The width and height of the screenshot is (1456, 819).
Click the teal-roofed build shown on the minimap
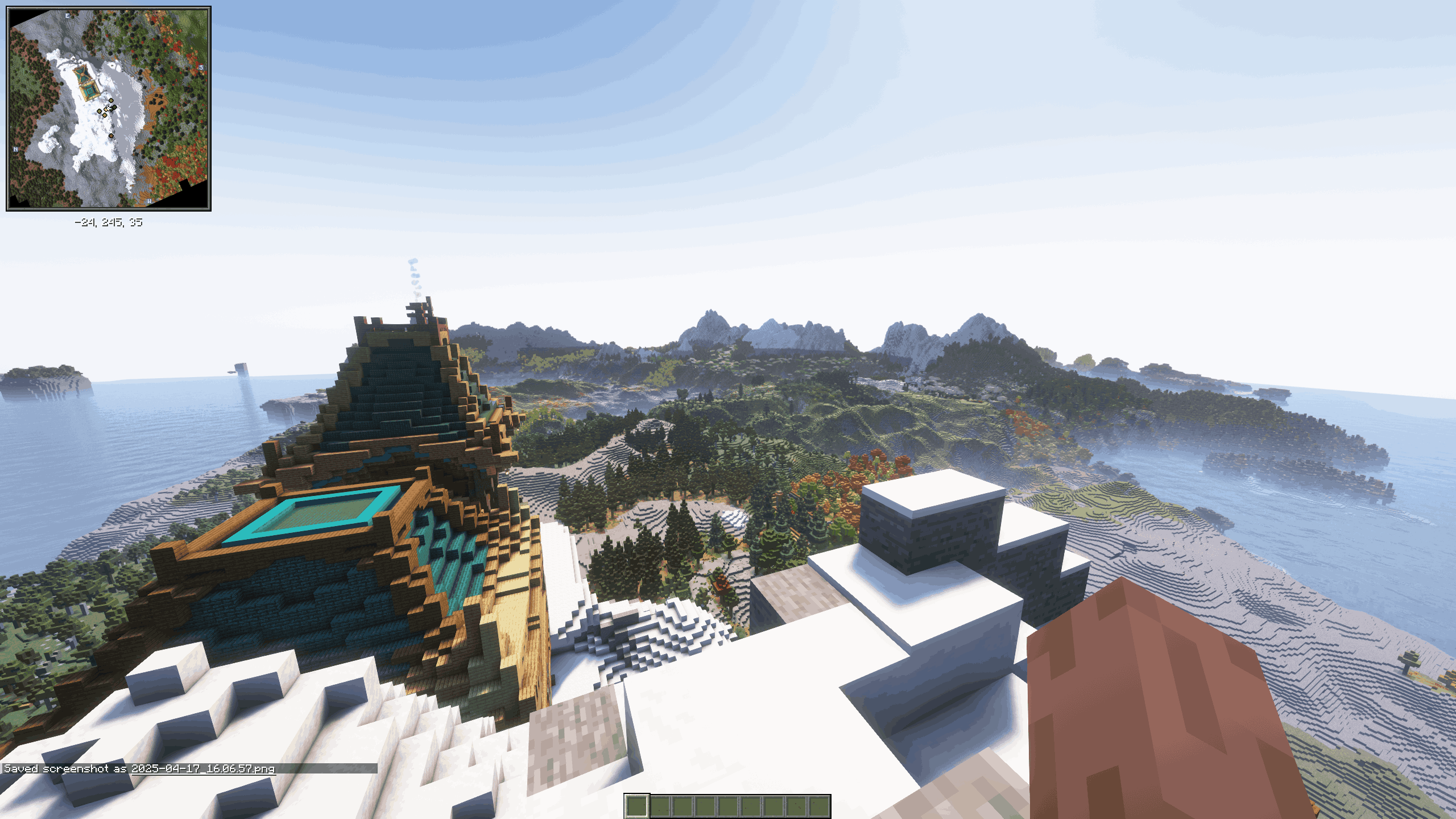point(89,91)
